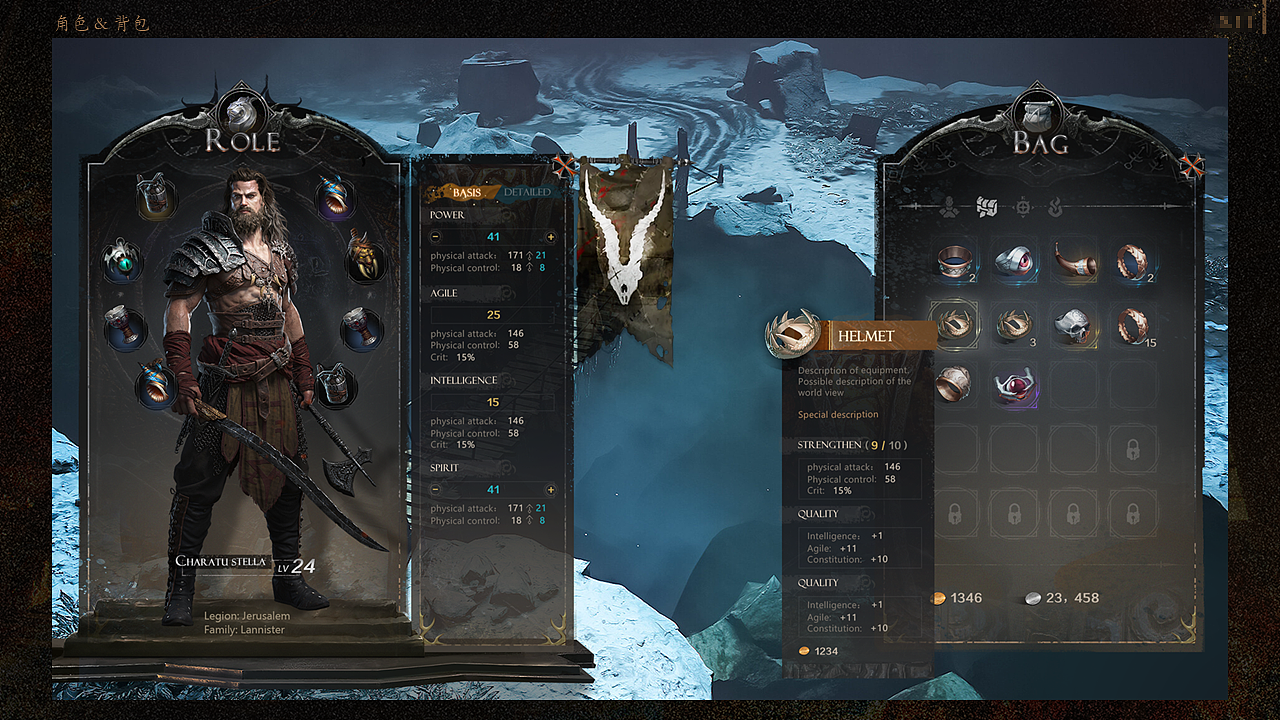Select the green eye amulet equipment slot
The height and width of the screenshot is (720, 1280).
click(123, 263)
